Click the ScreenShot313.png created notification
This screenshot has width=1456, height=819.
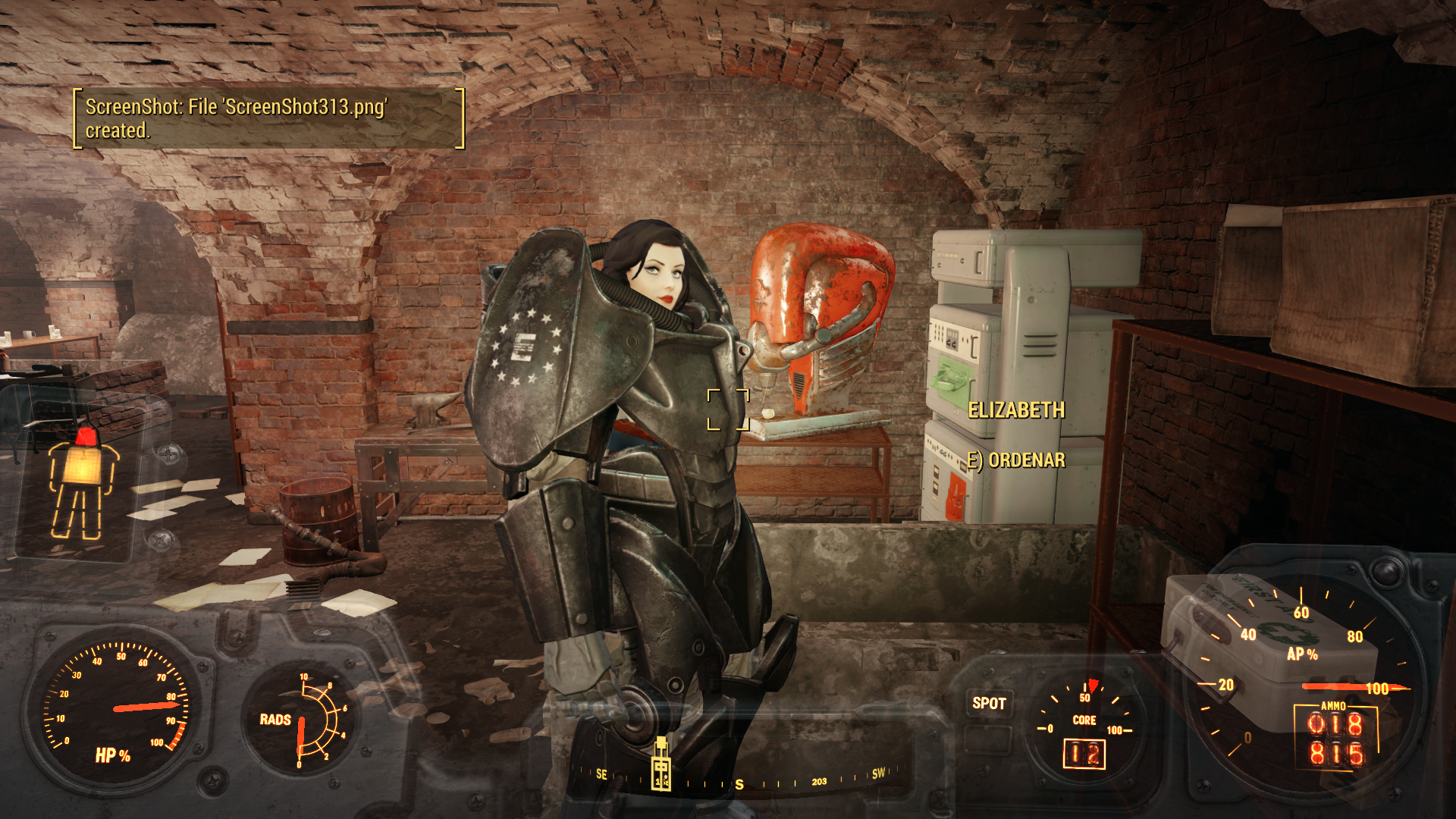point(268,118)
